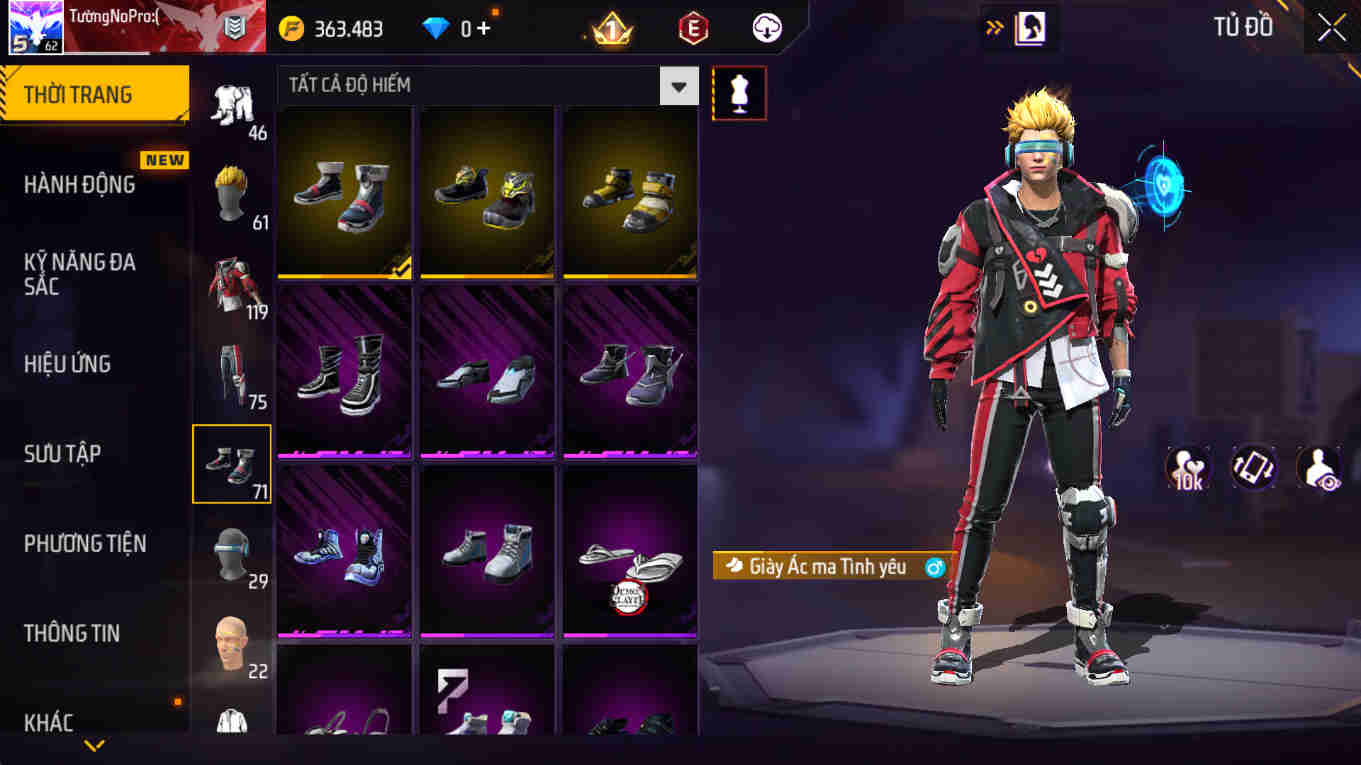1361x765 pixels.
Task: Select the headgear category icon showing 29 items
Action: pyautogui.click(x=231, y=553)
